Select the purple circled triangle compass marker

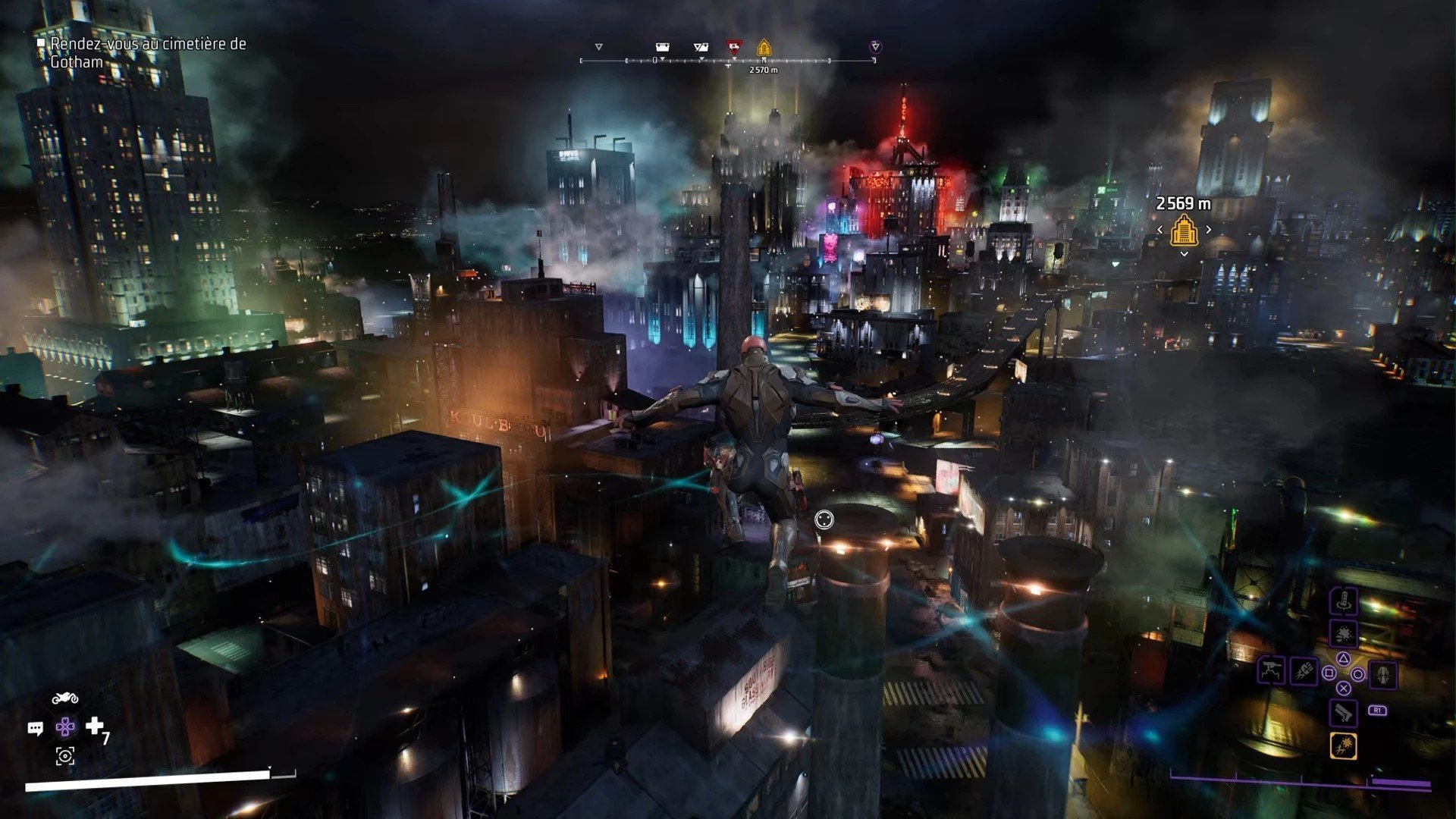[875, 47]
